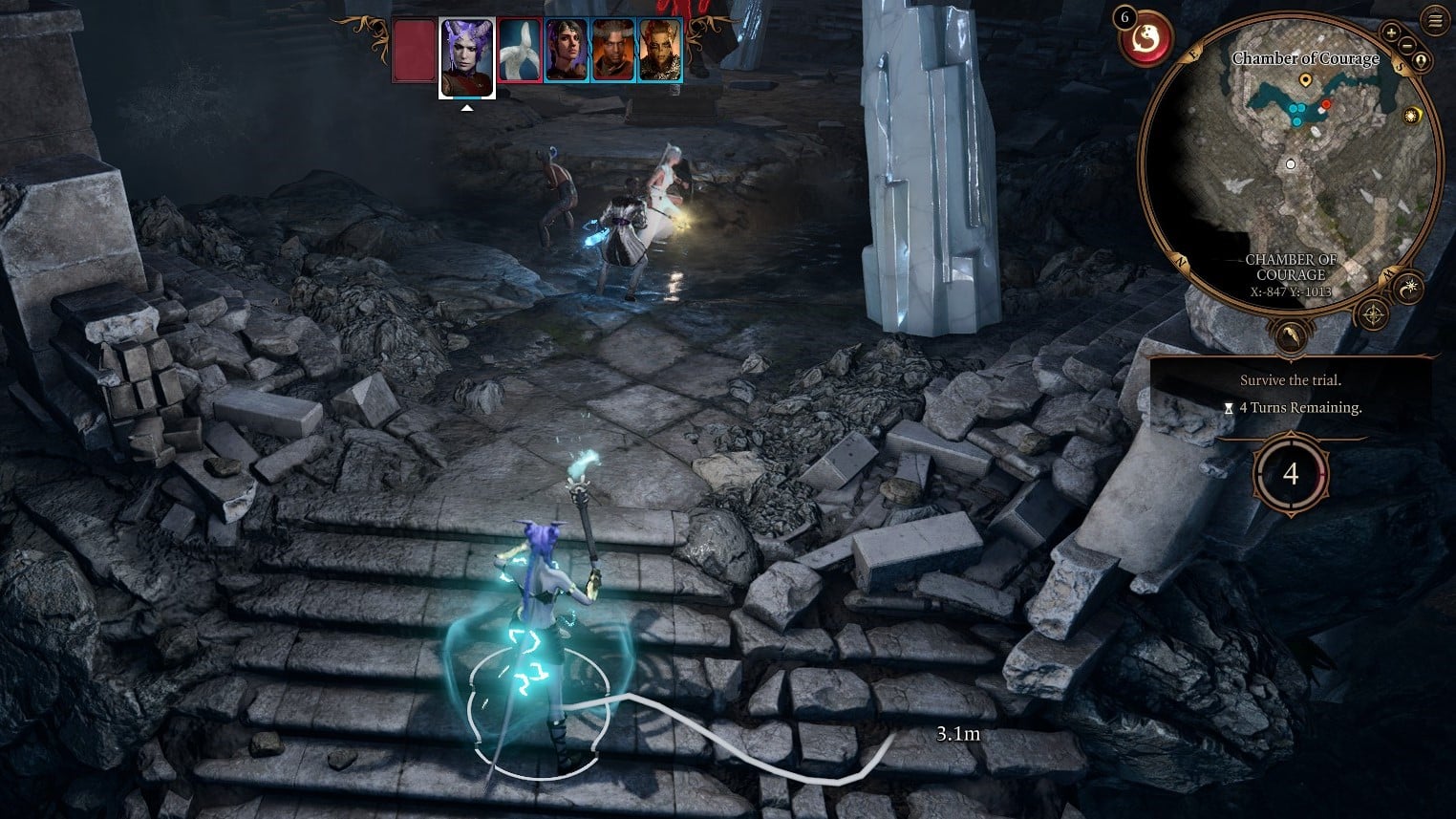Click the dark-haired woman's turn order portrait

point(567,50)
